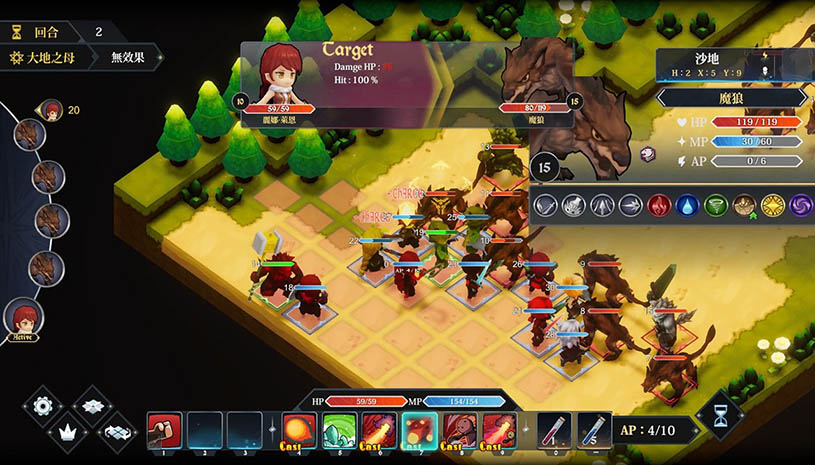This screenshot has width=815, height=465.
Task: Use the red potion item
Action: [x=553, y=430]
